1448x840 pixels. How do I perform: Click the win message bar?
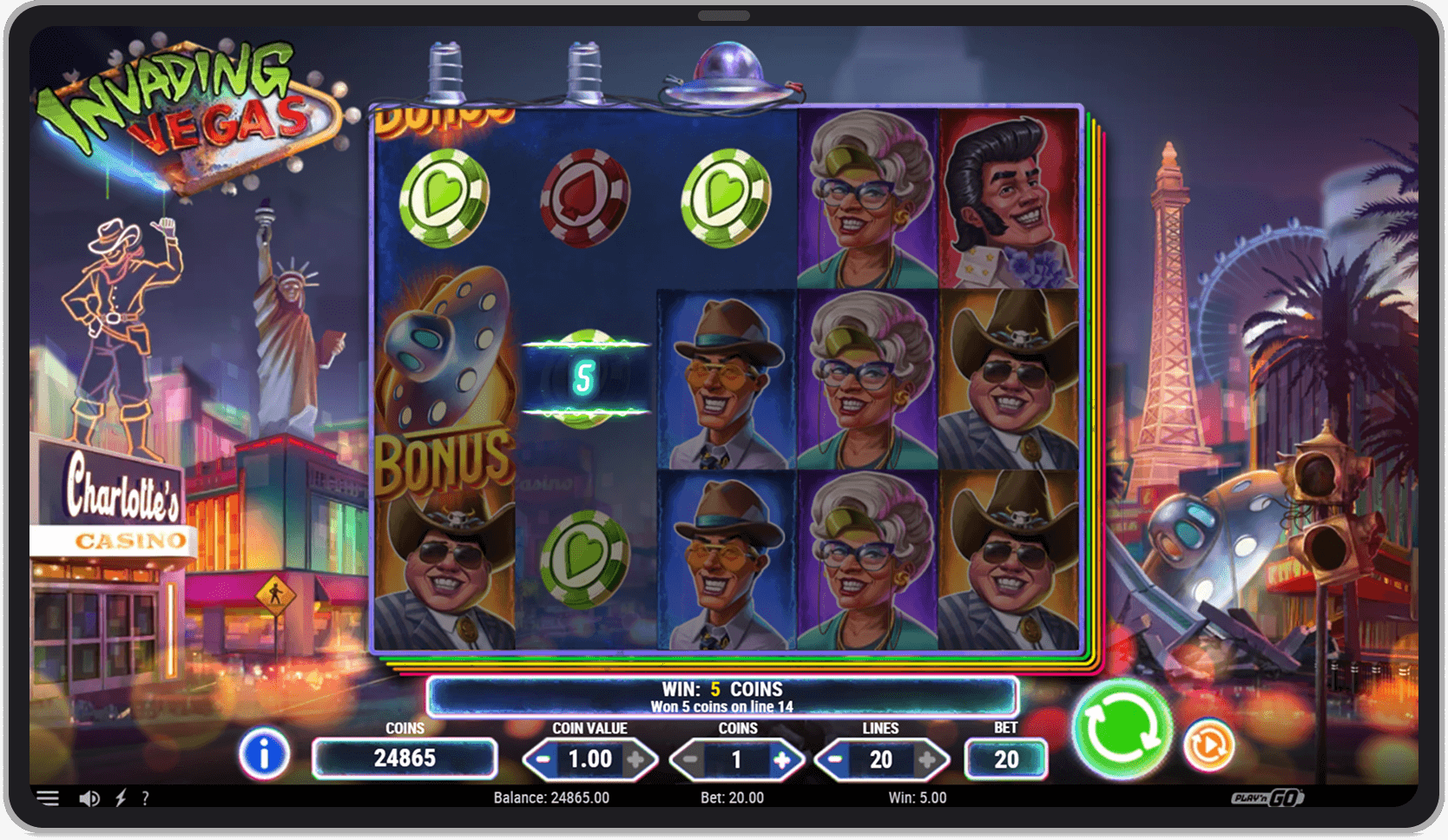click(722, 694)
